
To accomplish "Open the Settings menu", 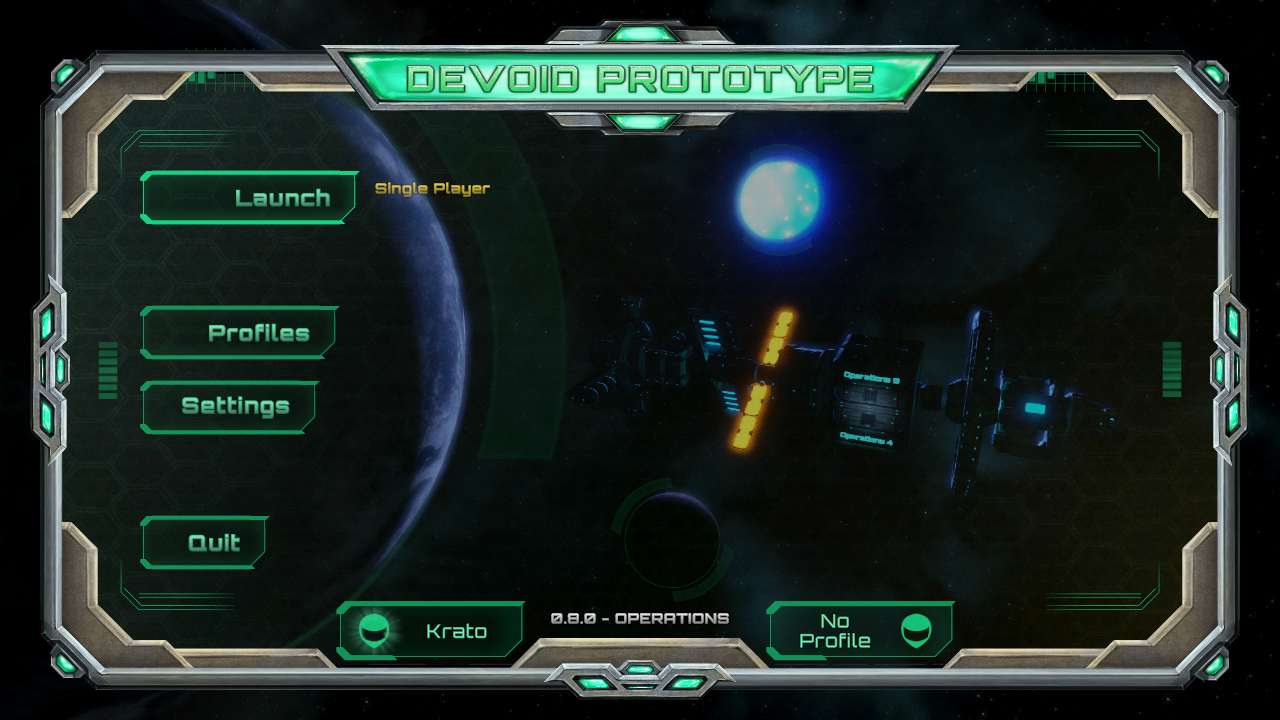I will point(229,406).
